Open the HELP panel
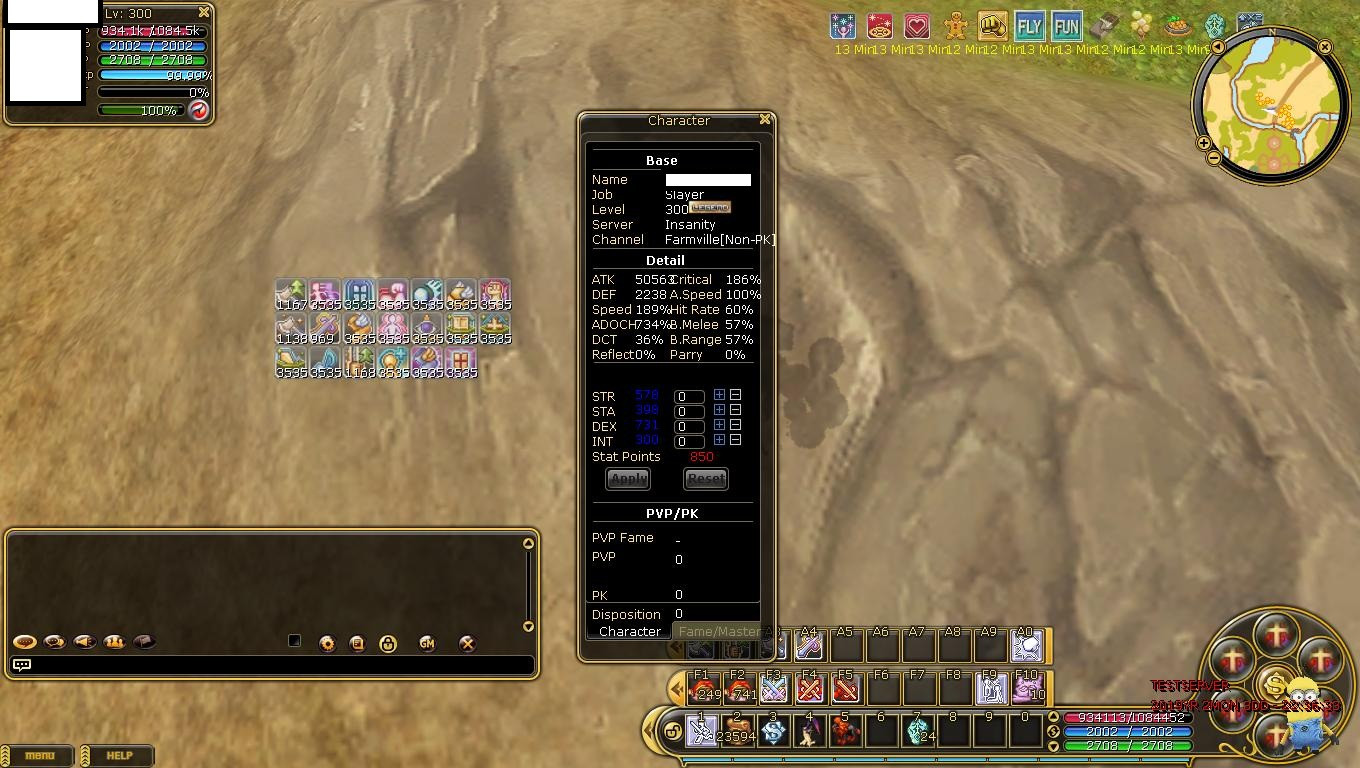This screenshot has height=768, width=1360. tap(119, 756)
